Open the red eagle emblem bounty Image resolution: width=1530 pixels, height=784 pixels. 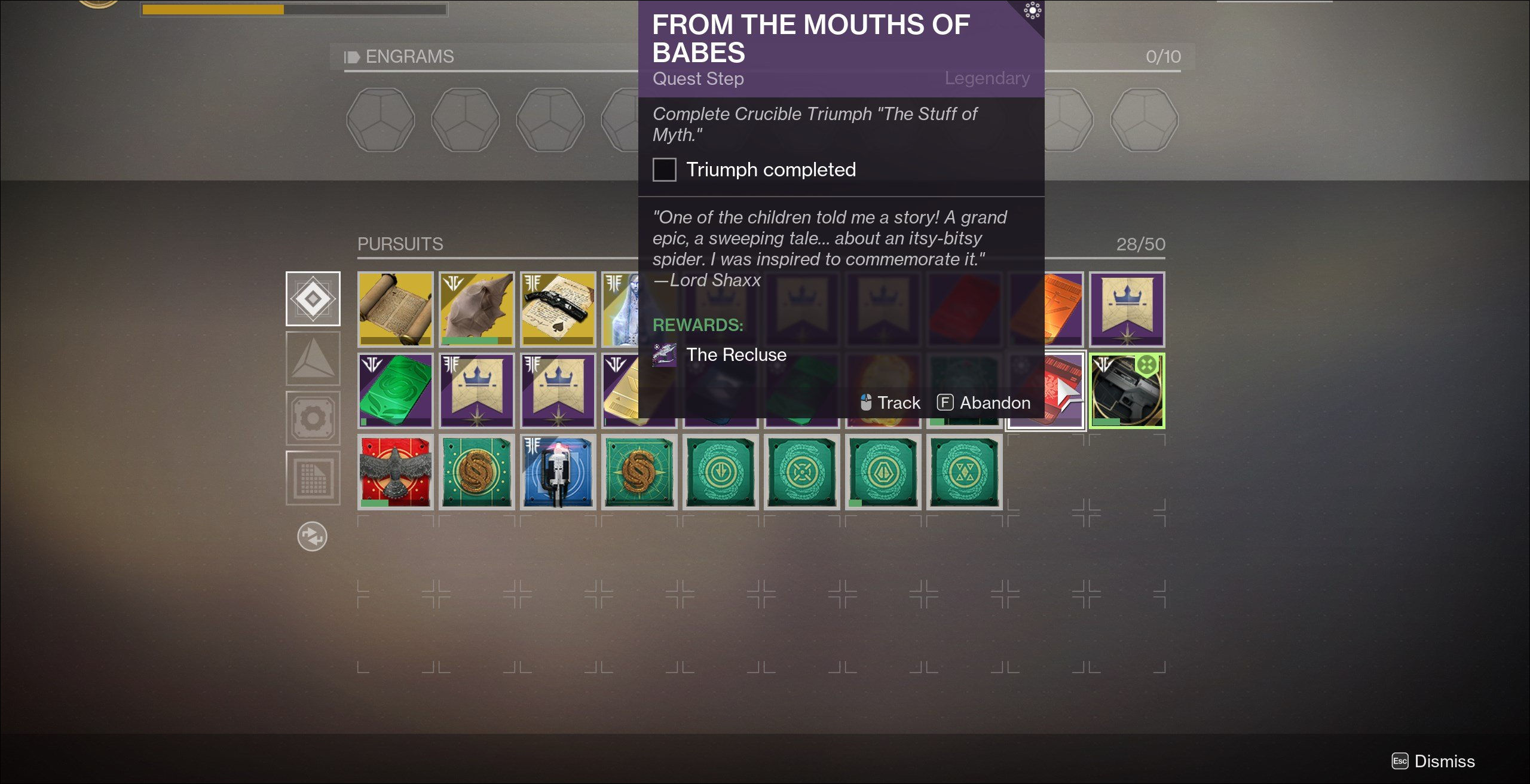tap(395, 471)
